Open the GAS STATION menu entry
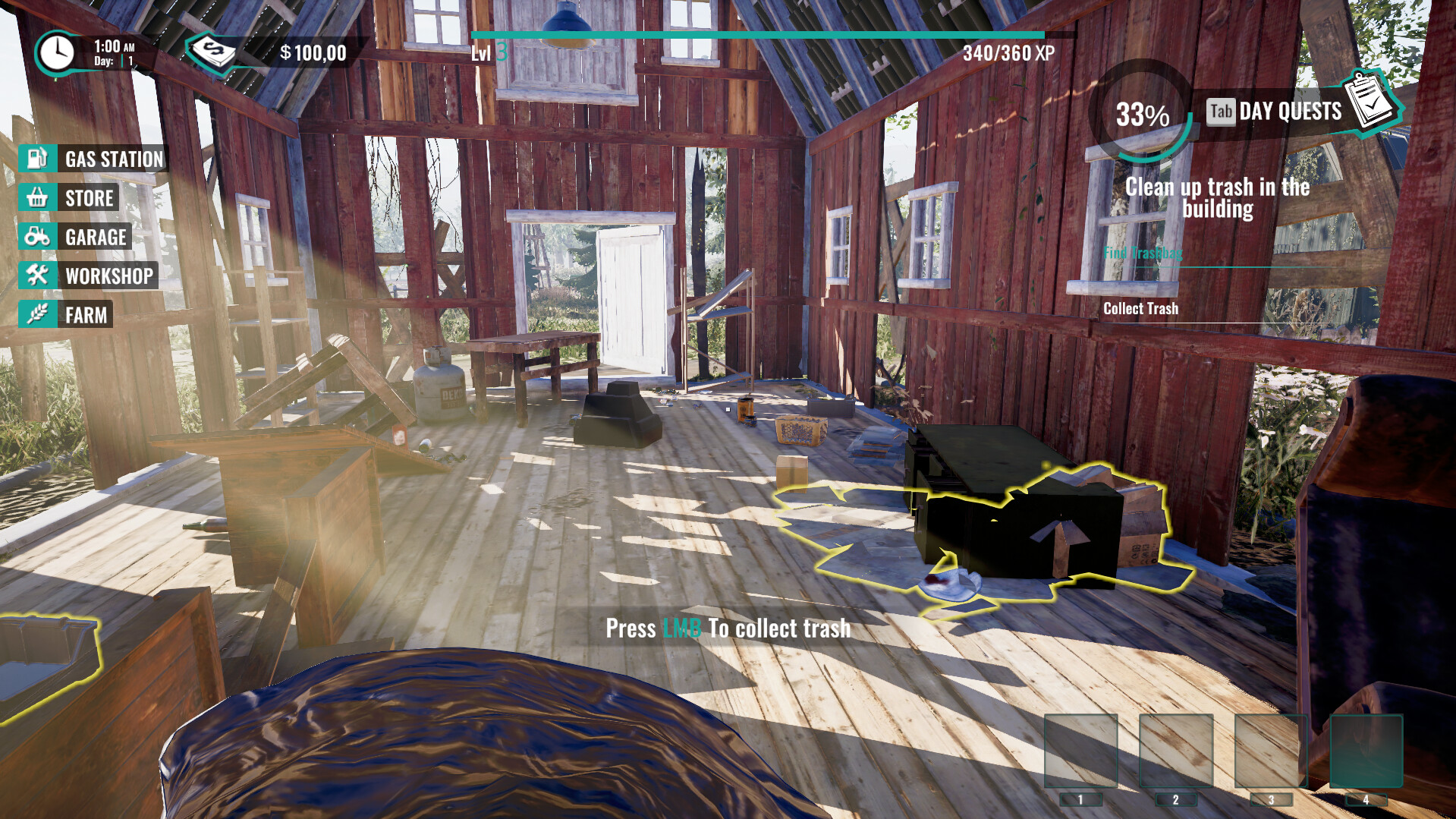The height and width of the screenshot is (819, 1456). point(112,159)
